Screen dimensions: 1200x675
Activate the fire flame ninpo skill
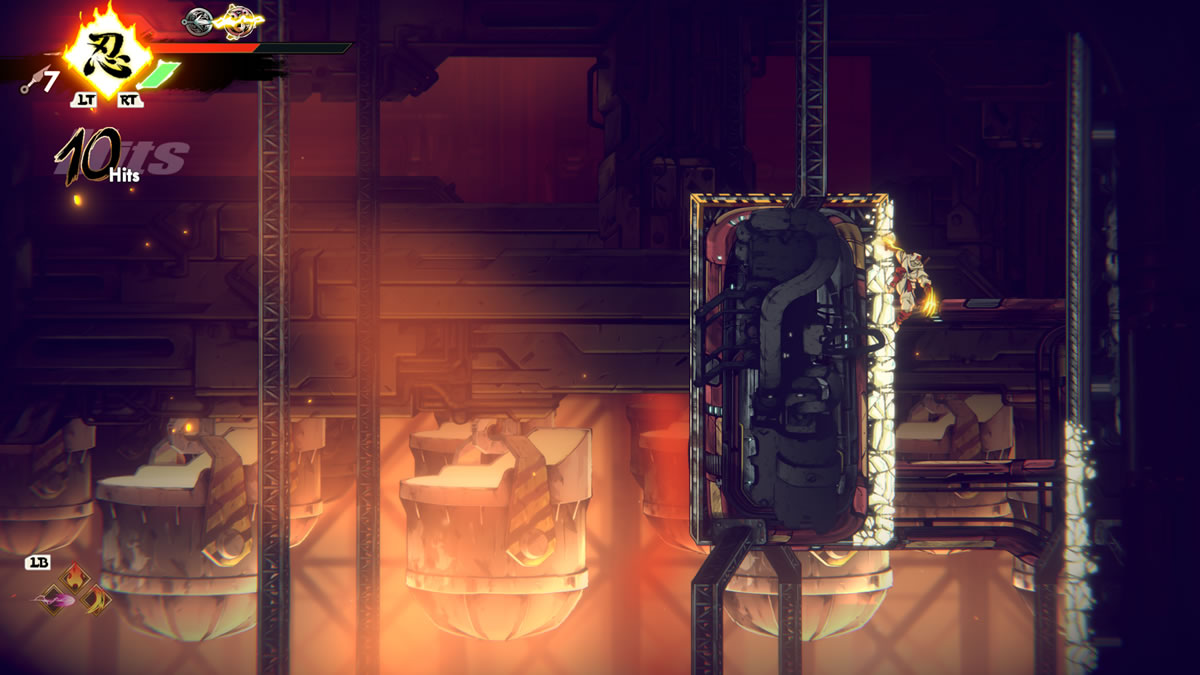tap(76, 580)
